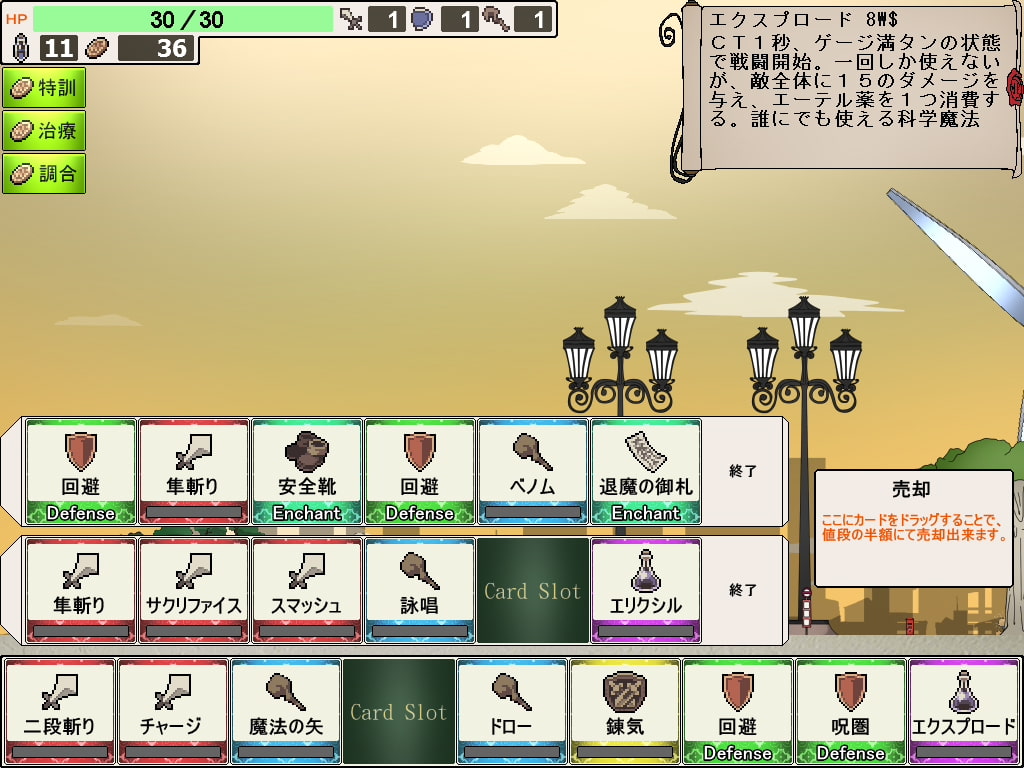Viewport: 1024px width, 768px height.
Task: Choose the 錬気 armor card
Action: (x=625, y=711)
